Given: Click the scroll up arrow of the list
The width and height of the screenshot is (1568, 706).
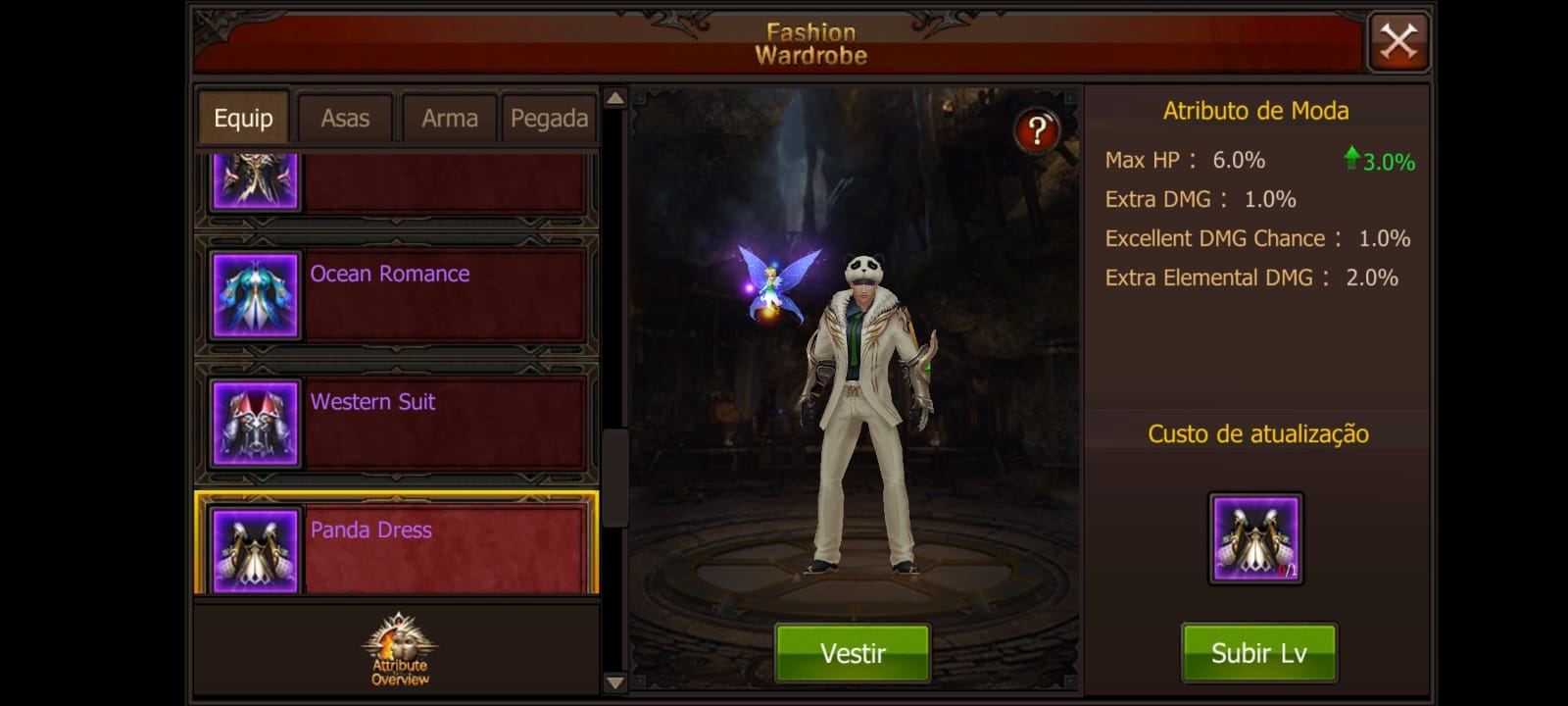Looking at the screenshot, I should click(x=614, y=98).
